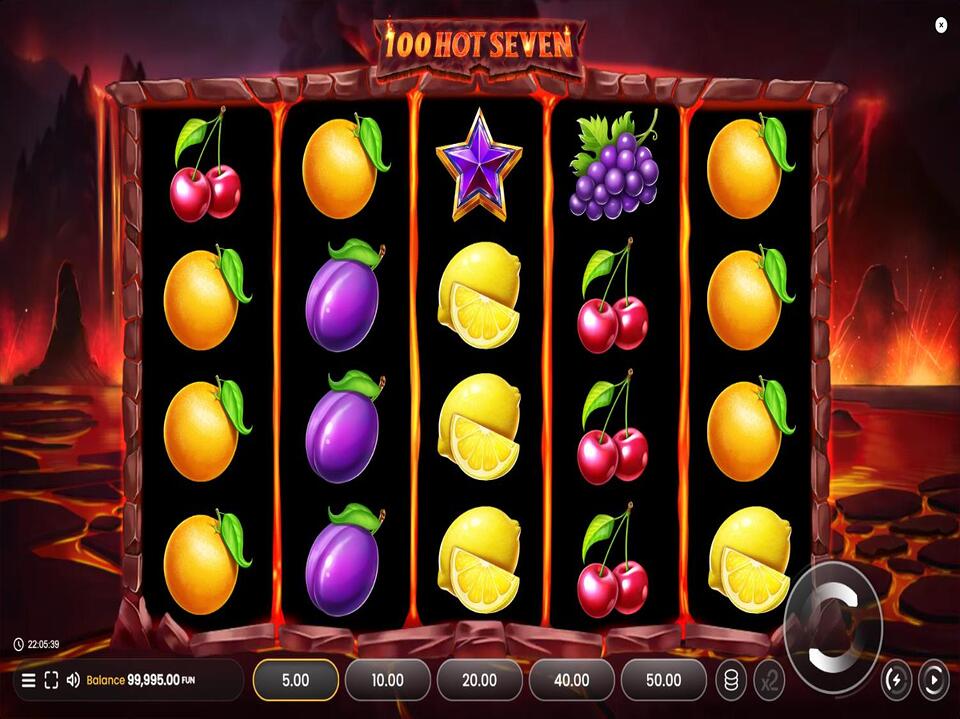The image size is (960, 719).
Task: Open the hamburger menu
Action: (28, 681)
